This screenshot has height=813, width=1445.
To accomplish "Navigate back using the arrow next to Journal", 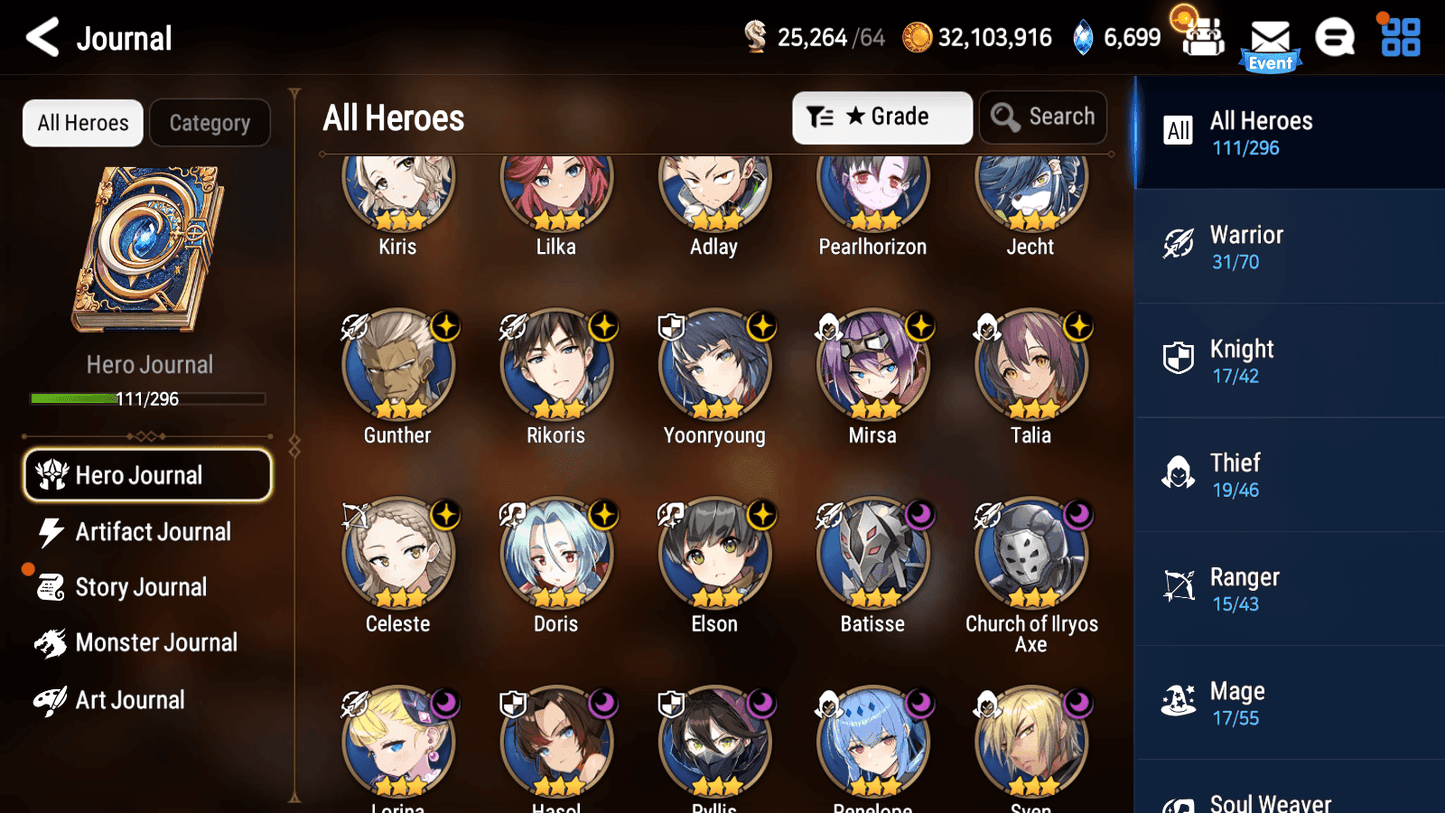I will point(42,37).
